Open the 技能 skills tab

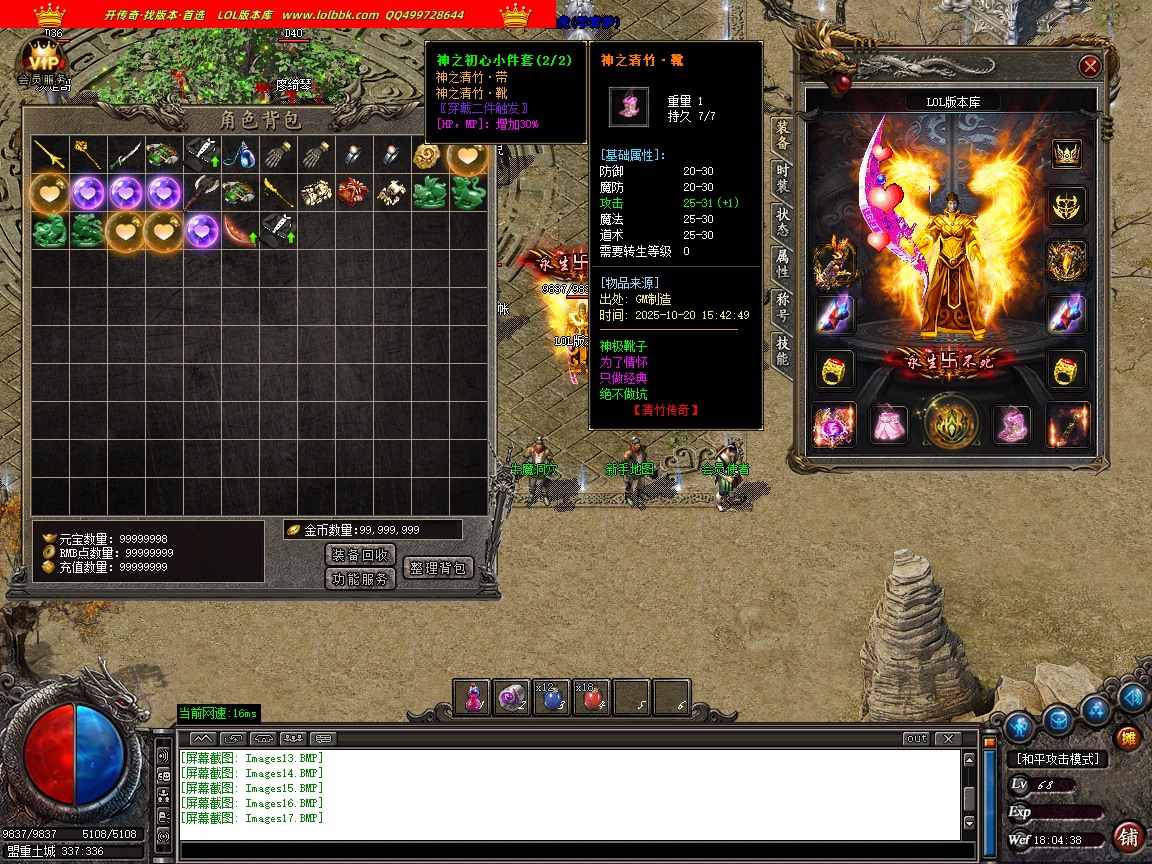782,351
